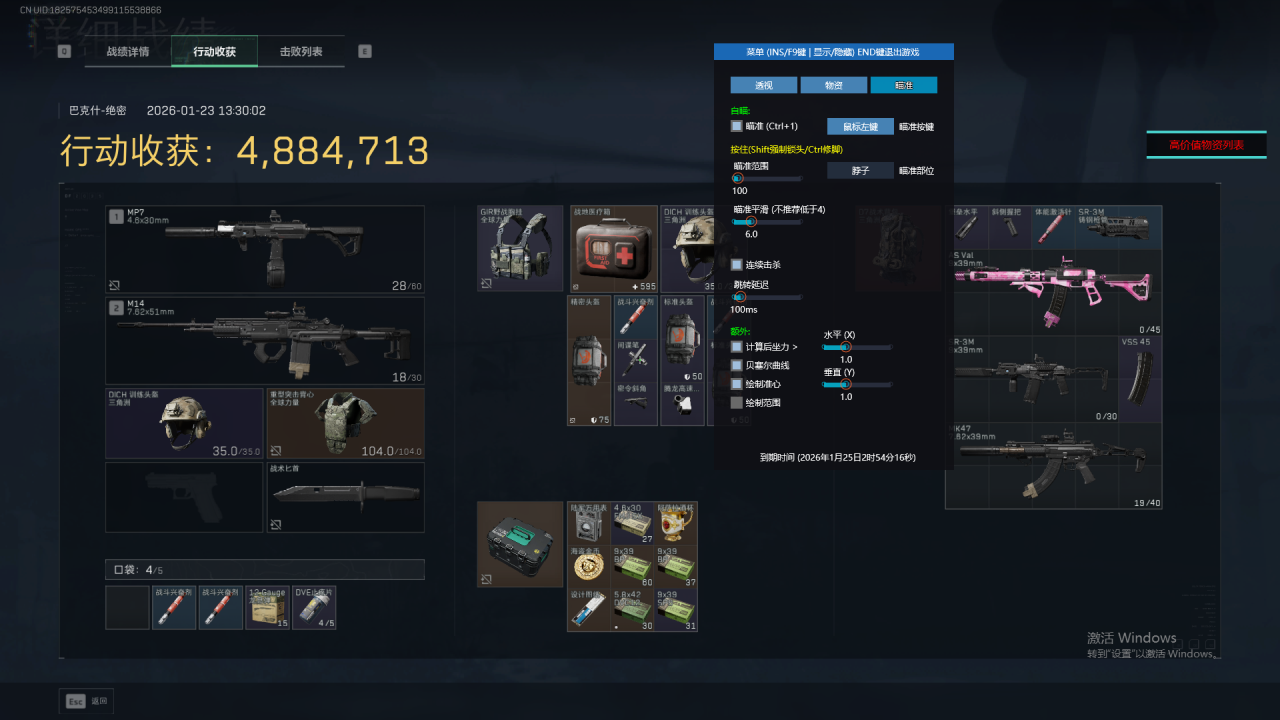Screen dimensions: 1280x720
Task: Select the 战地医疗箱 first aid kit
Action: click(613, 249)
